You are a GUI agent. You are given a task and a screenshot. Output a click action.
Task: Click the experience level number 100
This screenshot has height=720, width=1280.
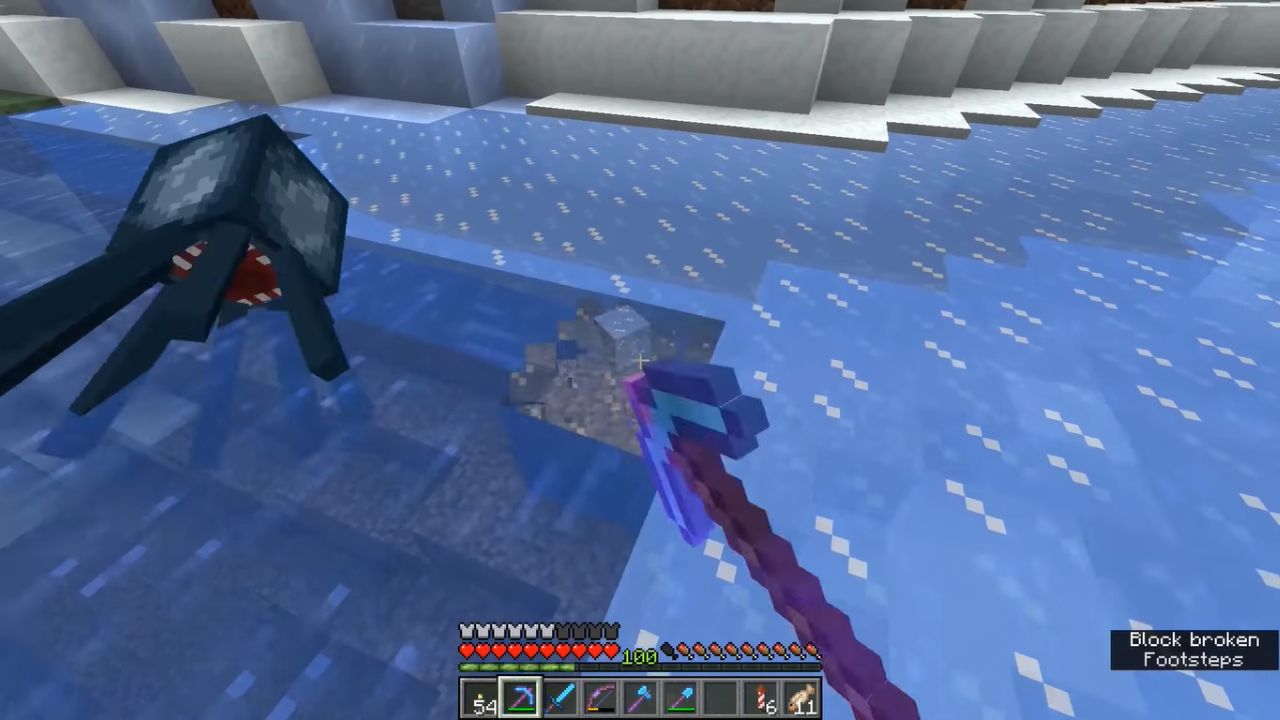click(x=640, y=657)
